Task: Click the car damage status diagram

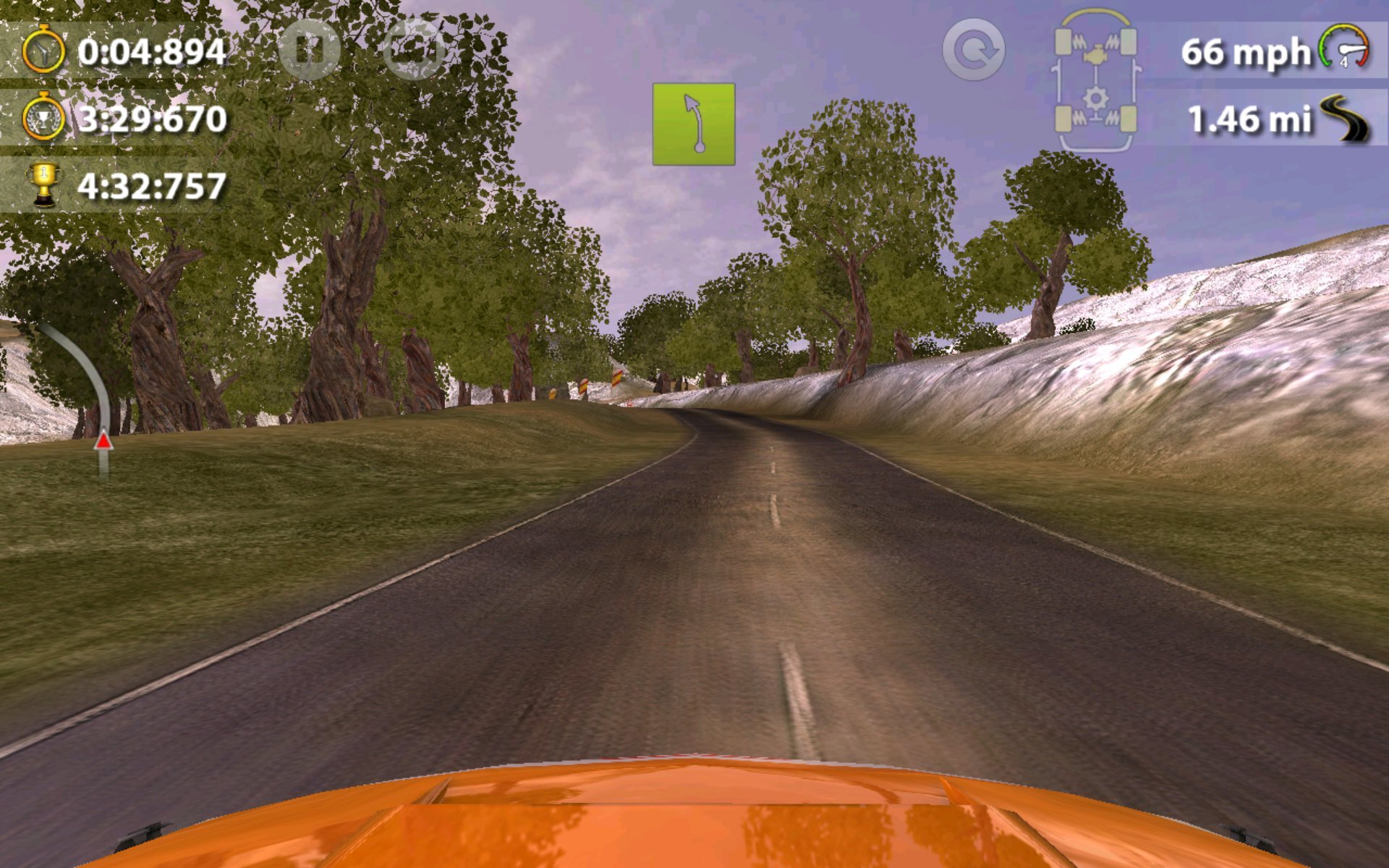Action: coord(1095,80)
